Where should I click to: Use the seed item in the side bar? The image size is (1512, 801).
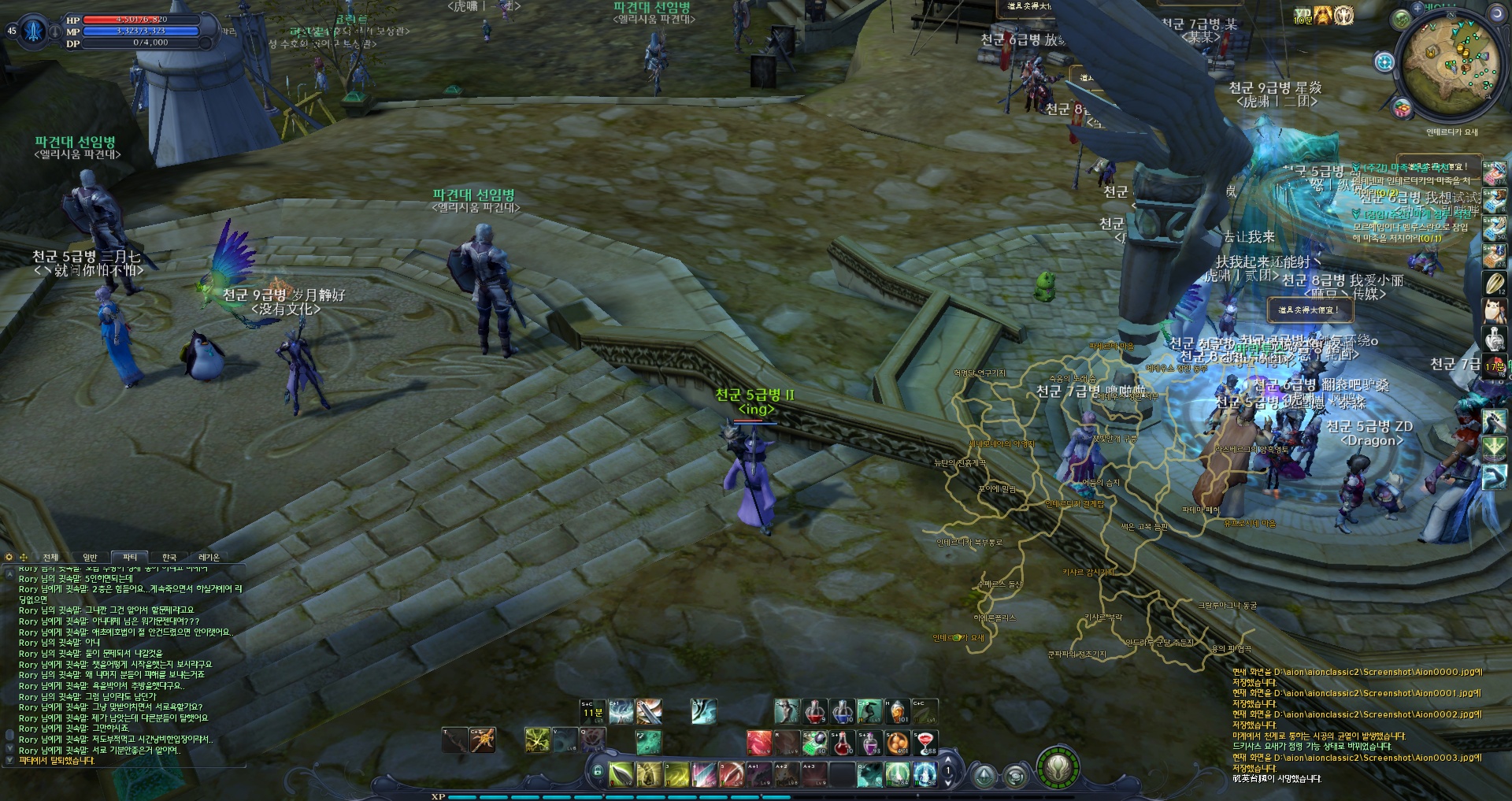tap(1494, 283)
